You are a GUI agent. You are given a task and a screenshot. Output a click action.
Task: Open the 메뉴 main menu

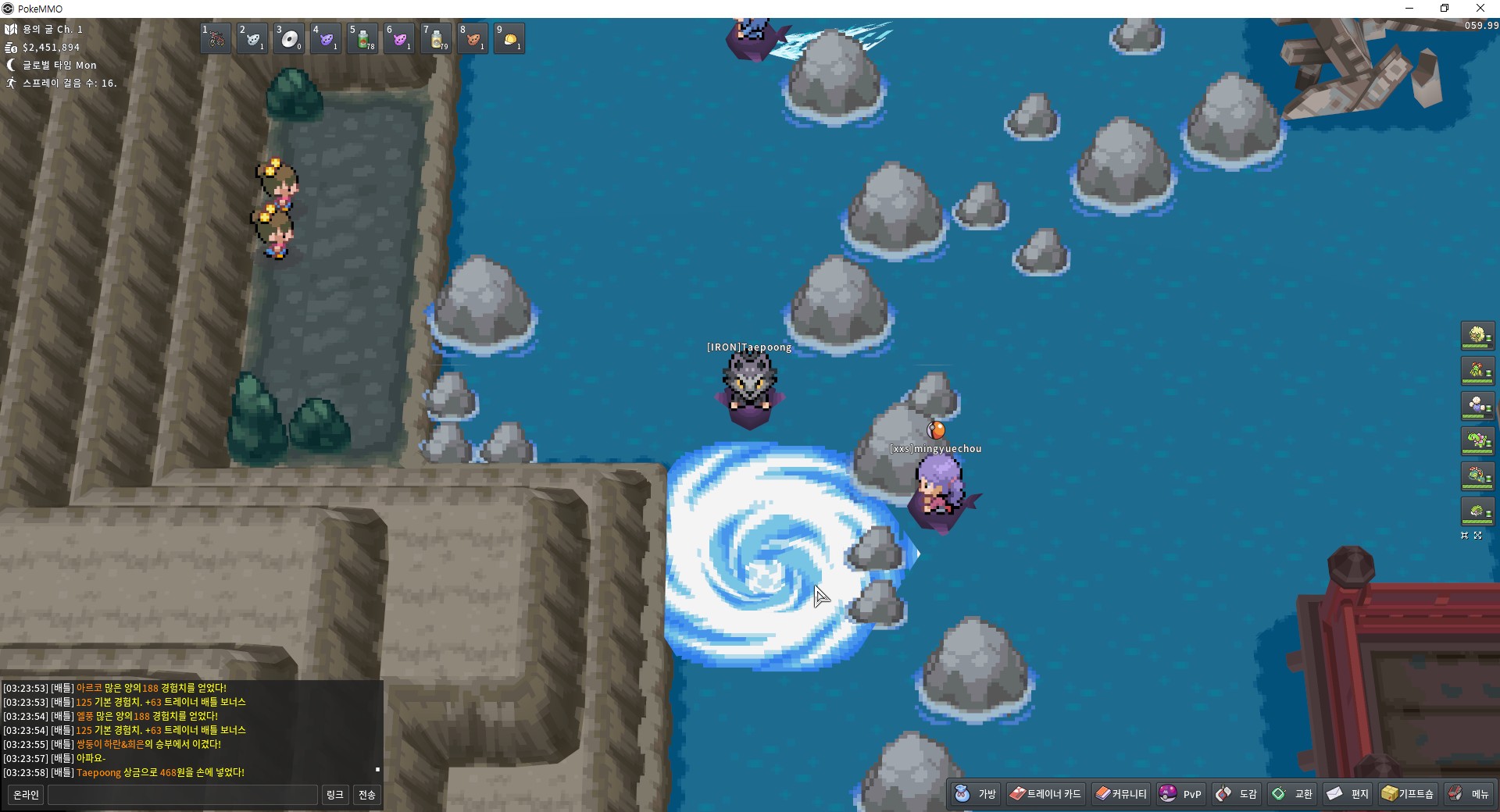click(x=1469, y=794)
